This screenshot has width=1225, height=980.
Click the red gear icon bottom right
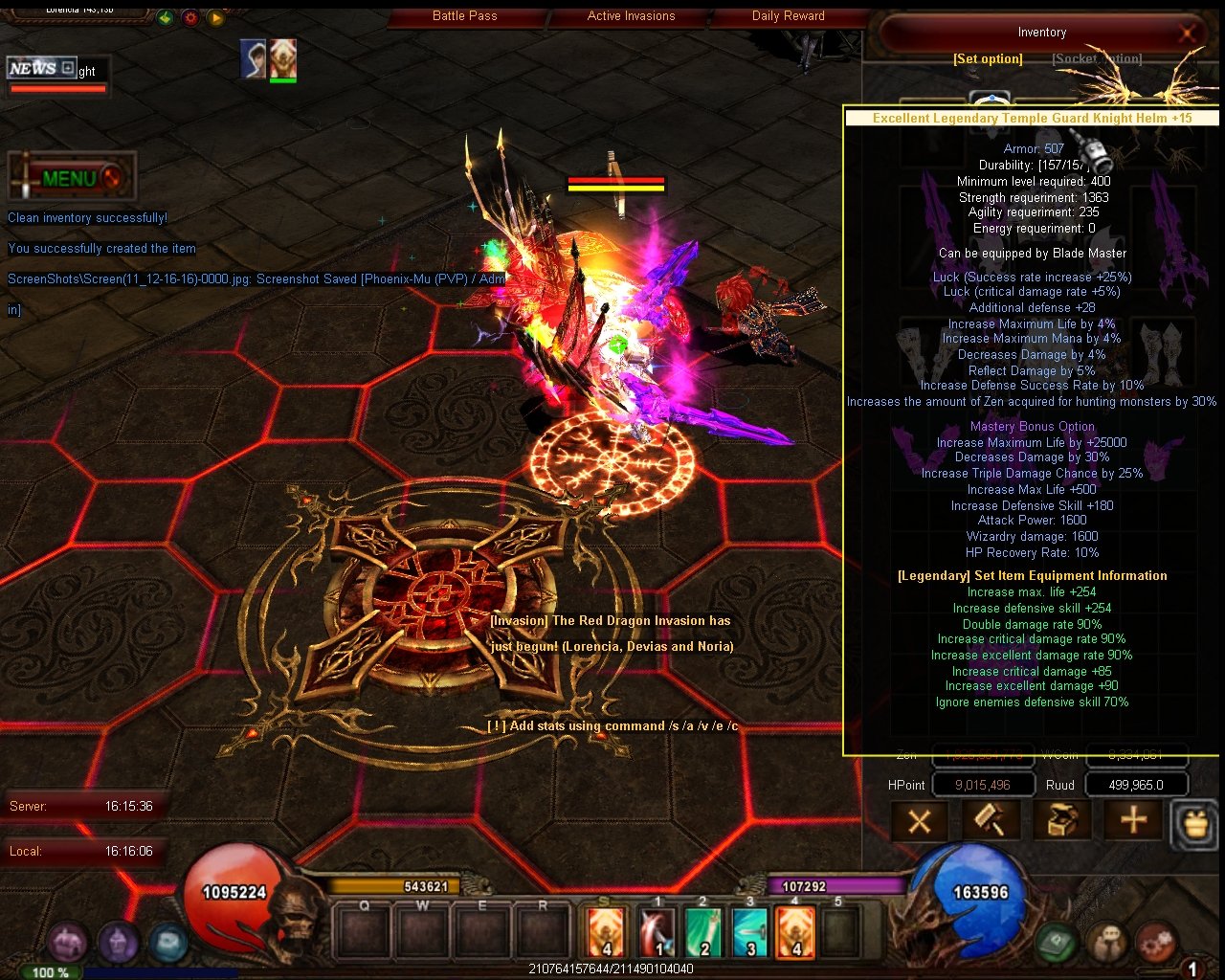point(1156,942)
